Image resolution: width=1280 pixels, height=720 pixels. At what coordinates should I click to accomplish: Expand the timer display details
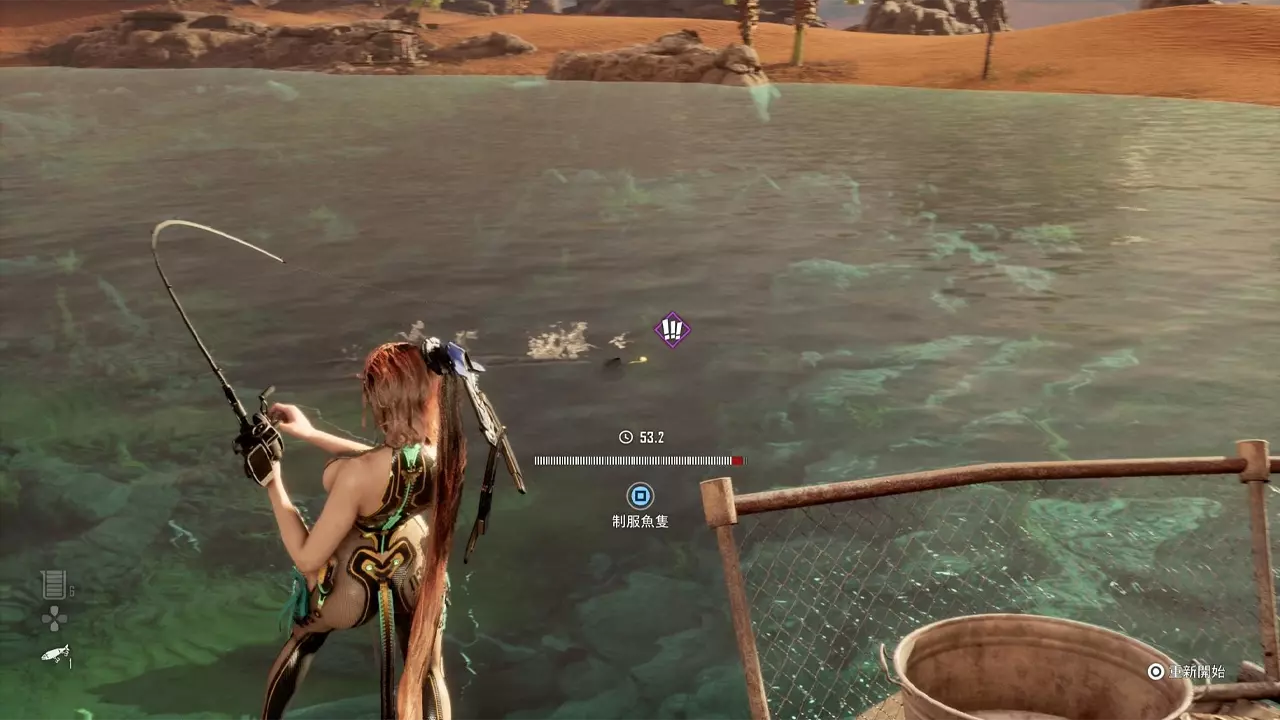coord(641,435)
